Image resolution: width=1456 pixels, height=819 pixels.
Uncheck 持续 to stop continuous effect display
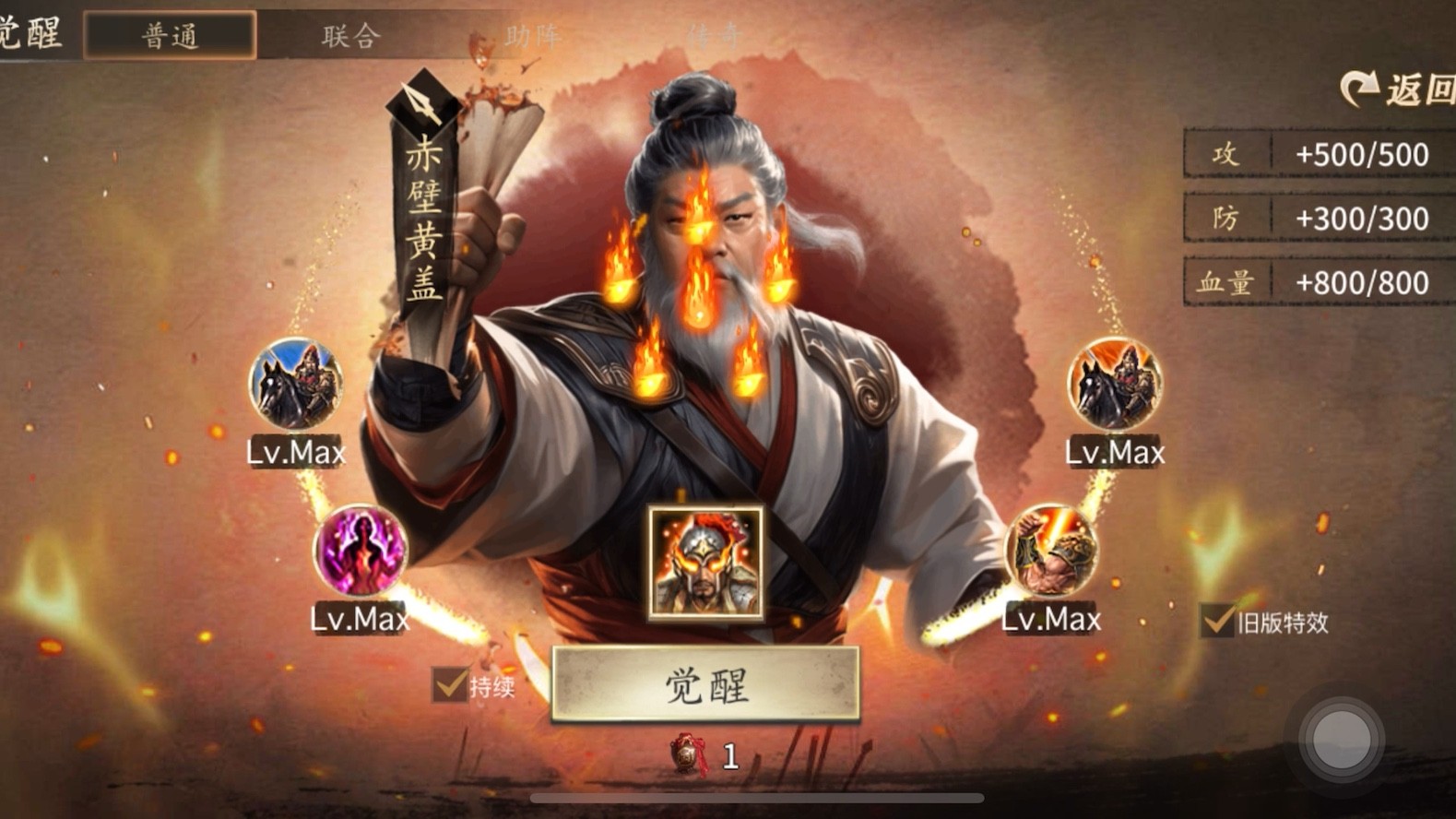pyautogui.click(x=447, y=686)
